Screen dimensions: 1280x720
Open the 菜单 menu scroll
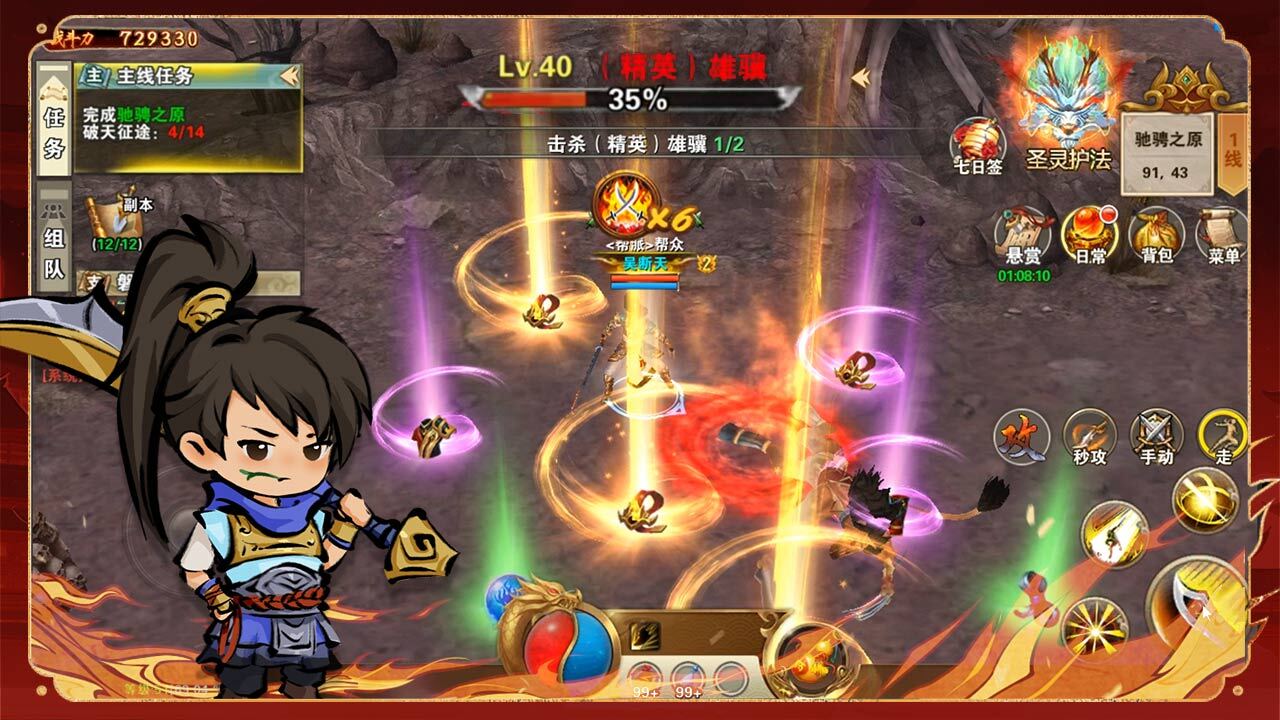point(1222,236)
